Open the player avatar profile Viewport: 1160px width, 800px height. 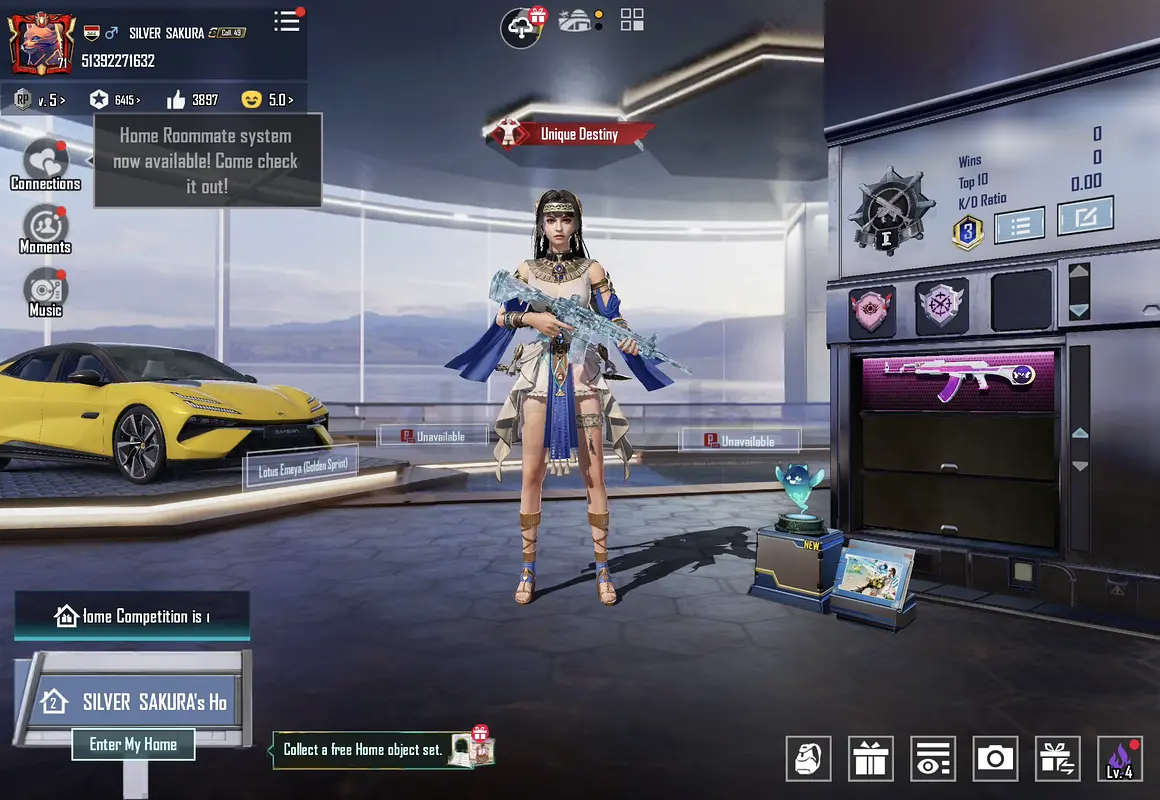[39, 43]
